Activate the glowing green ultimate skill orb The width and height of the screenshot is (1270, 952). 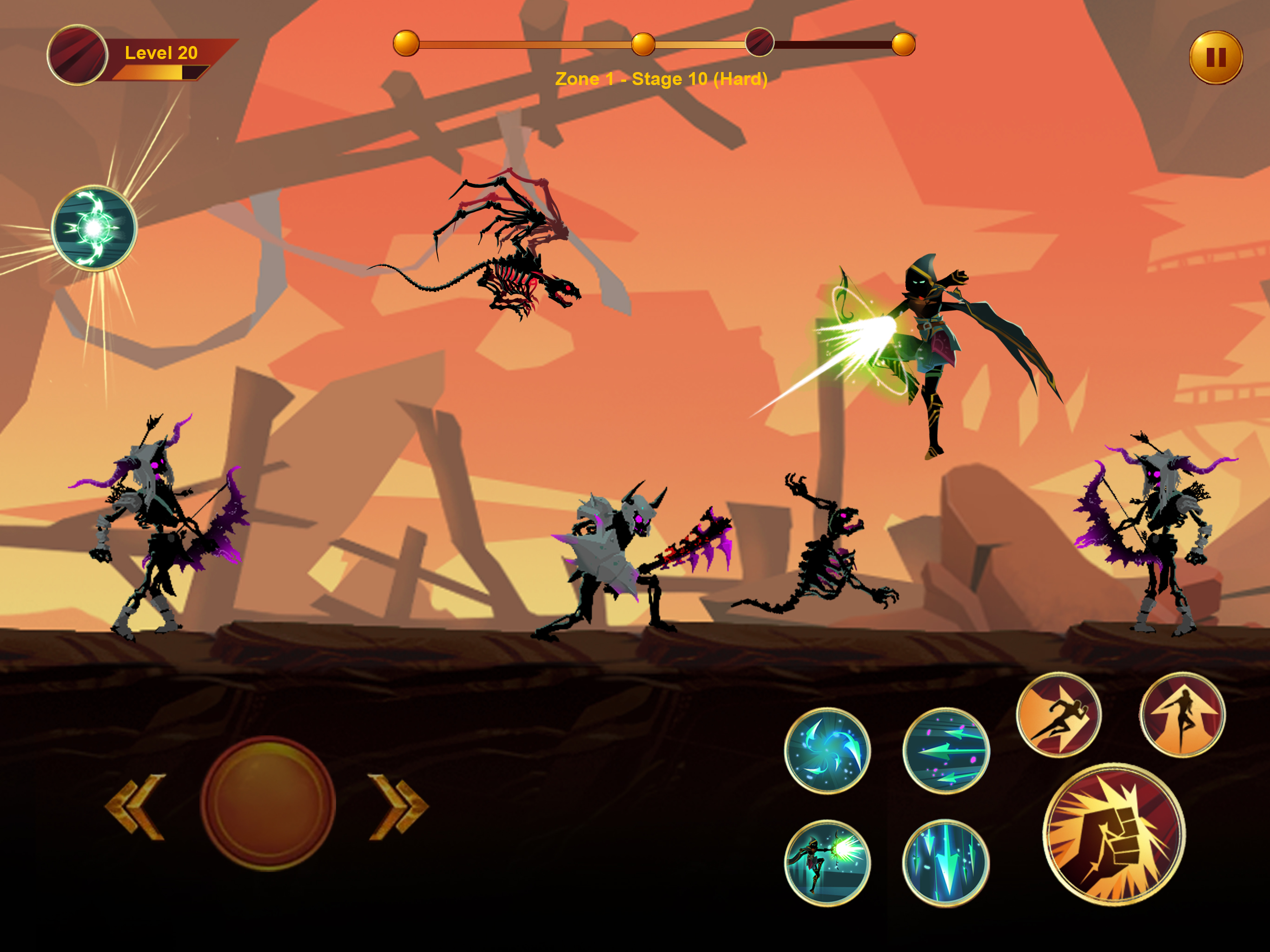94,228
